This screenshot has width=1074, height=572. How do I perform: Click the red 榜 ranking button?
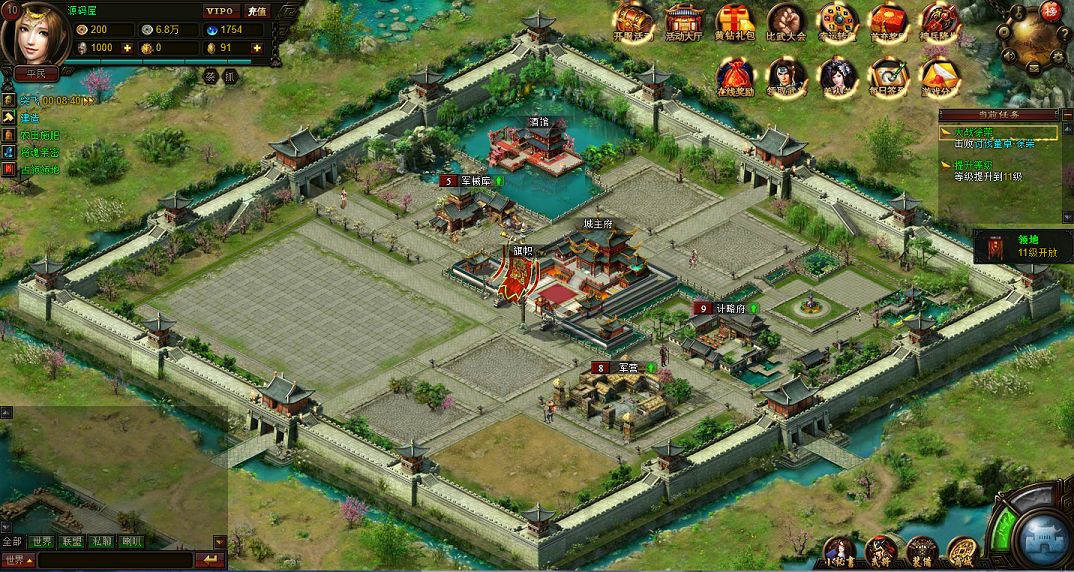click(1051, 11)
